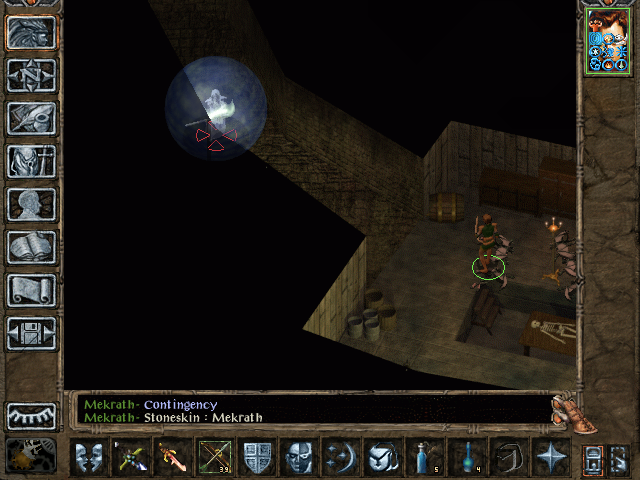Select the bow with 39 arrows

[x=214, y=458]
